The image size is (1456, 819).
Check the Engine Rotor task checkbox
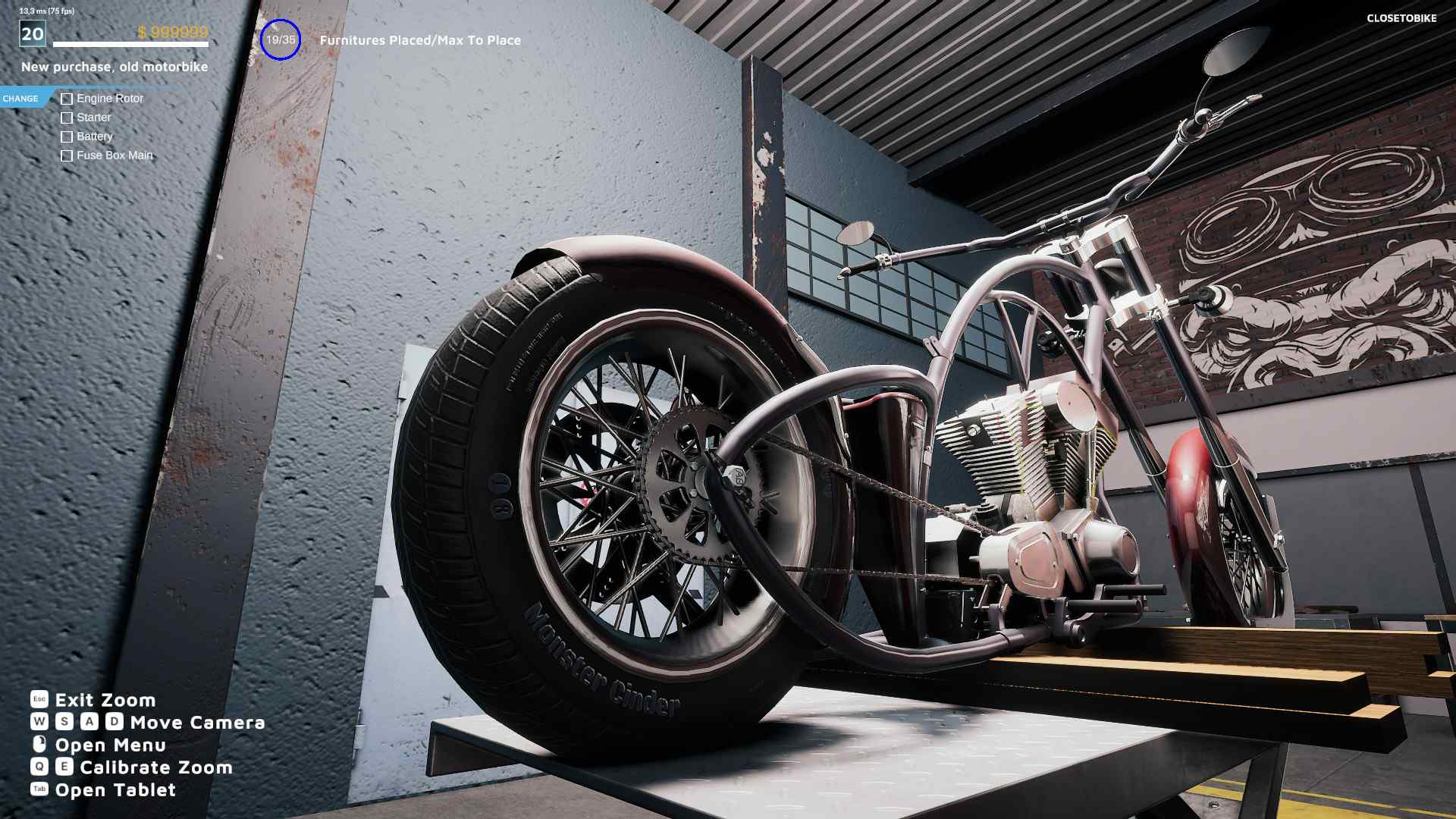(x=67, y=99)
